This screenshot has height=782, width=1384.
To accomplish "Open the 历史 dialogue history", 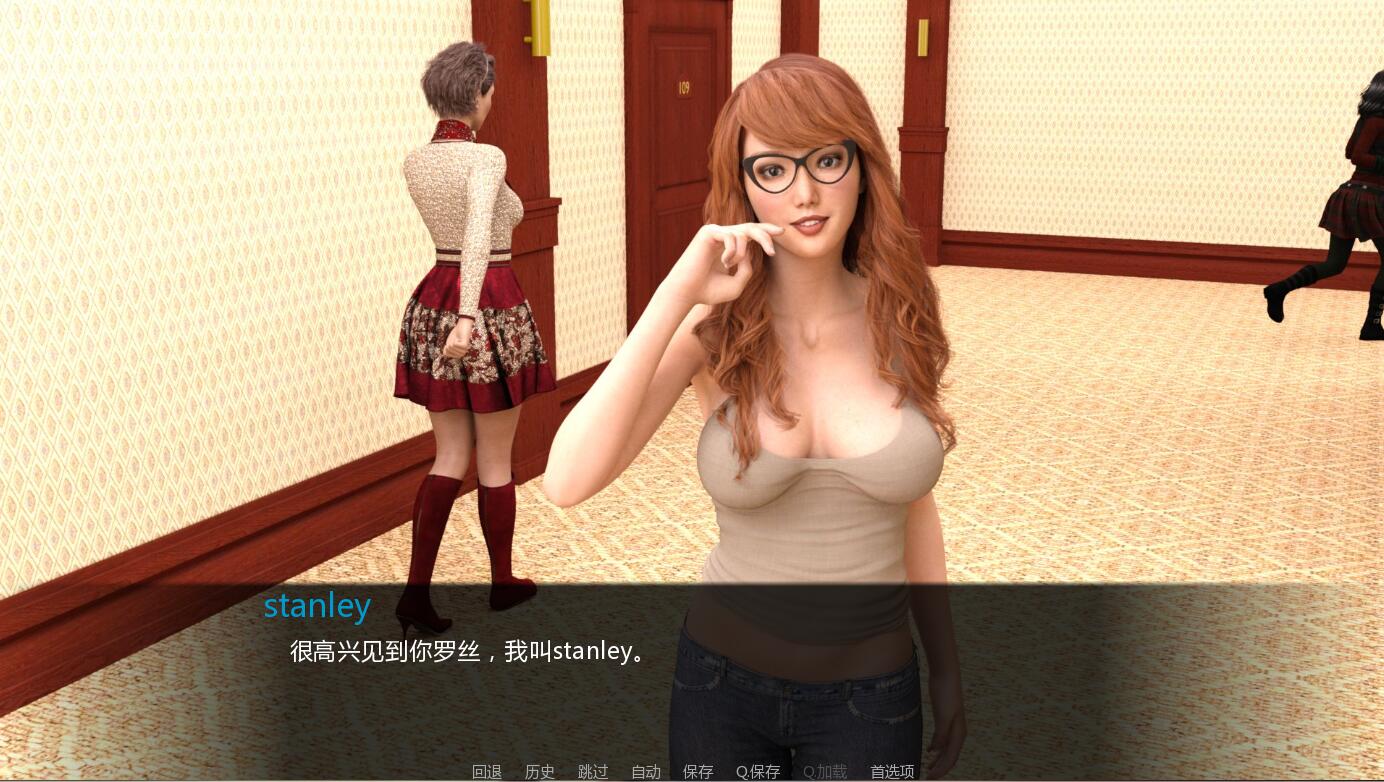I will click(540, 771).
